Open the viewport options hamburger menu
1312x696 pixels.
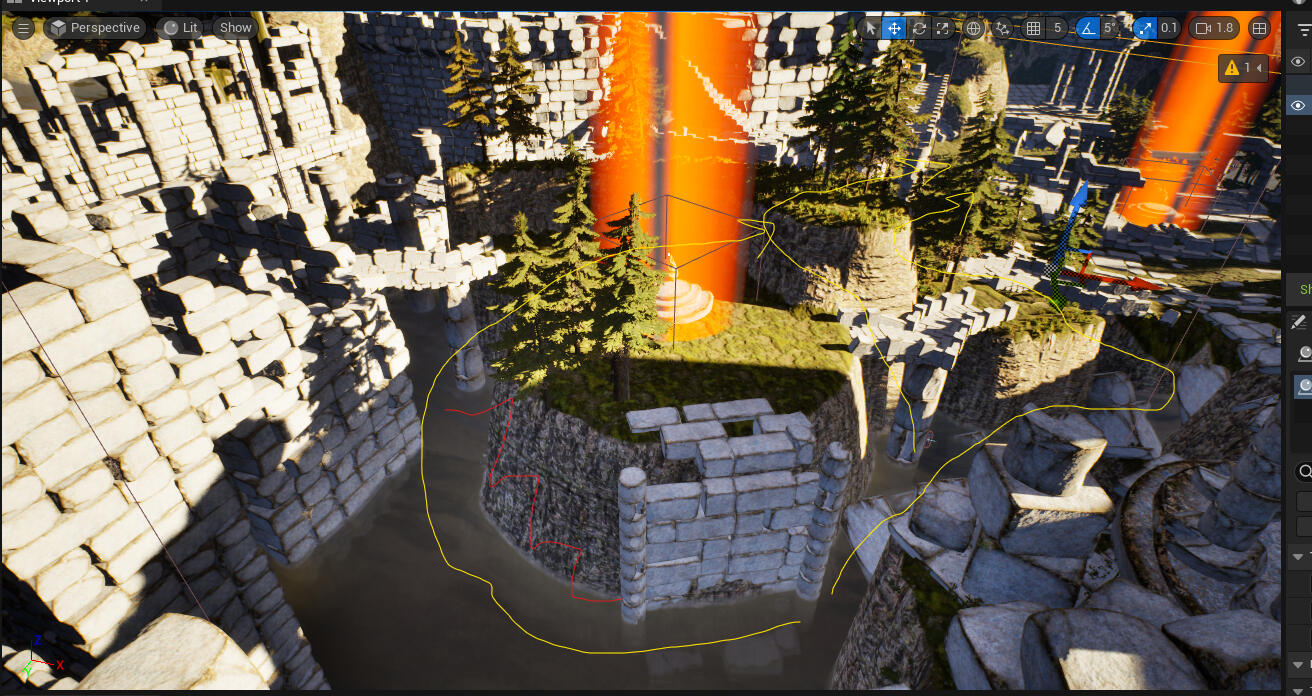(x=23, y=28)
